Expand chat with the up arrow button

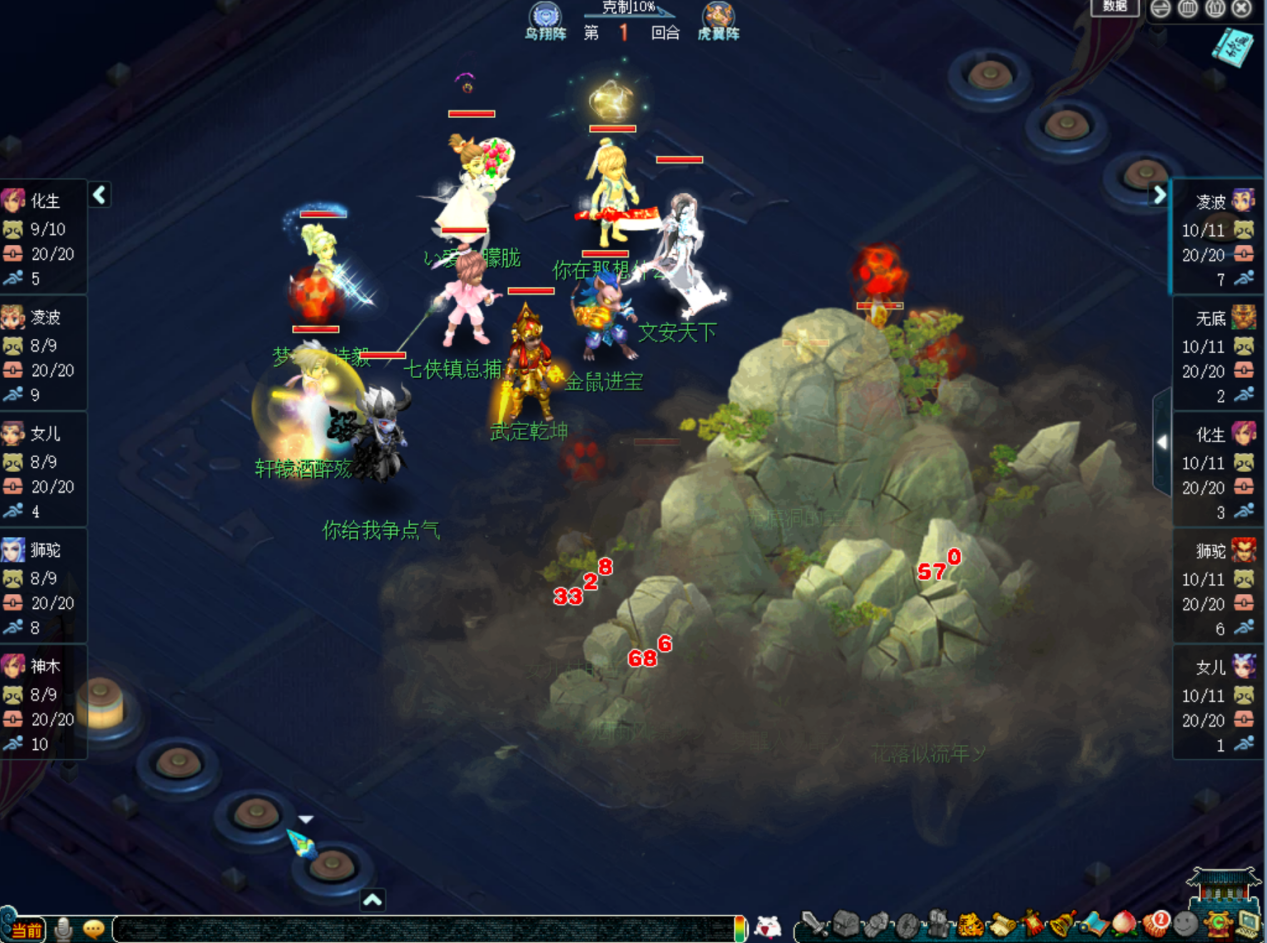coord(372,900)
